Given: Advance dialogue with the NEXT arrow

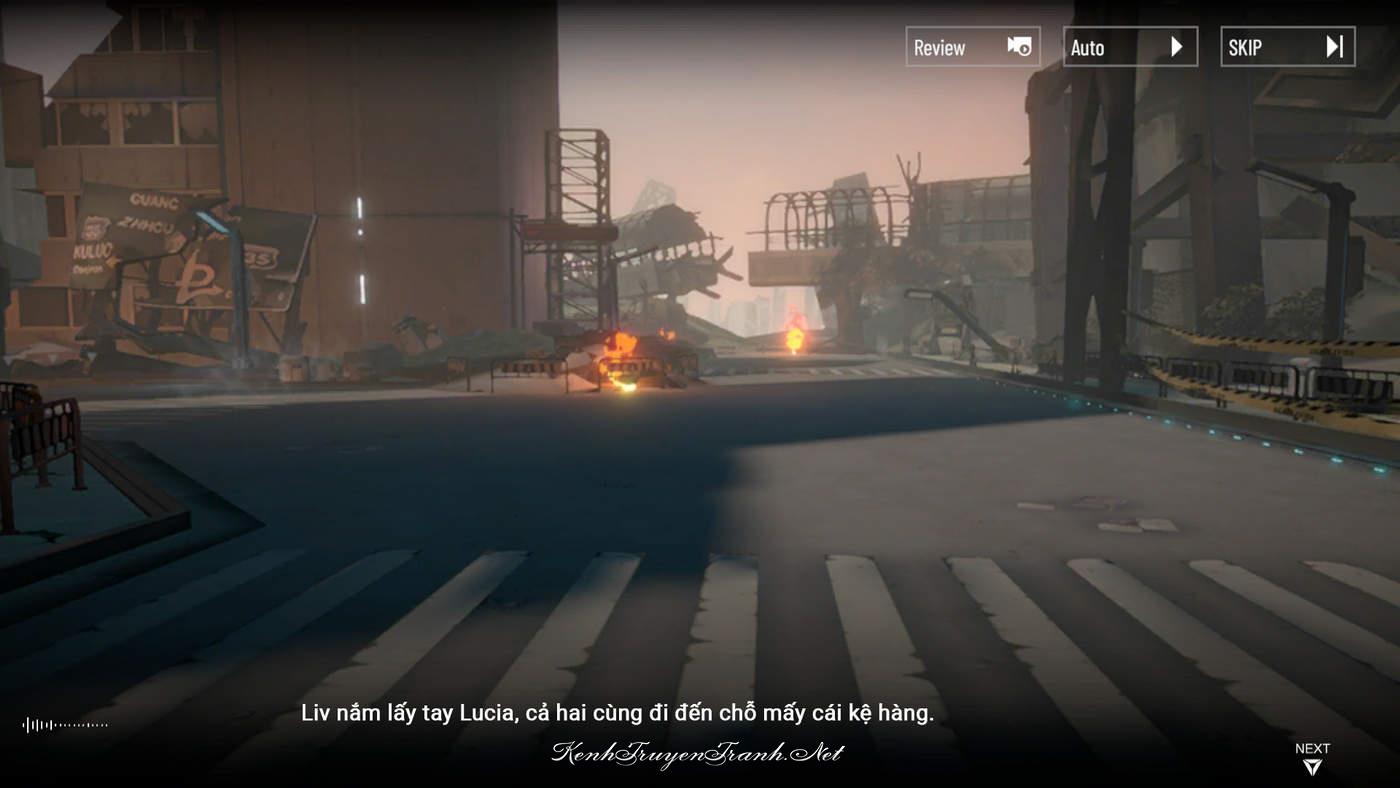Looking at the screenshot, I should click(1312, 760).
